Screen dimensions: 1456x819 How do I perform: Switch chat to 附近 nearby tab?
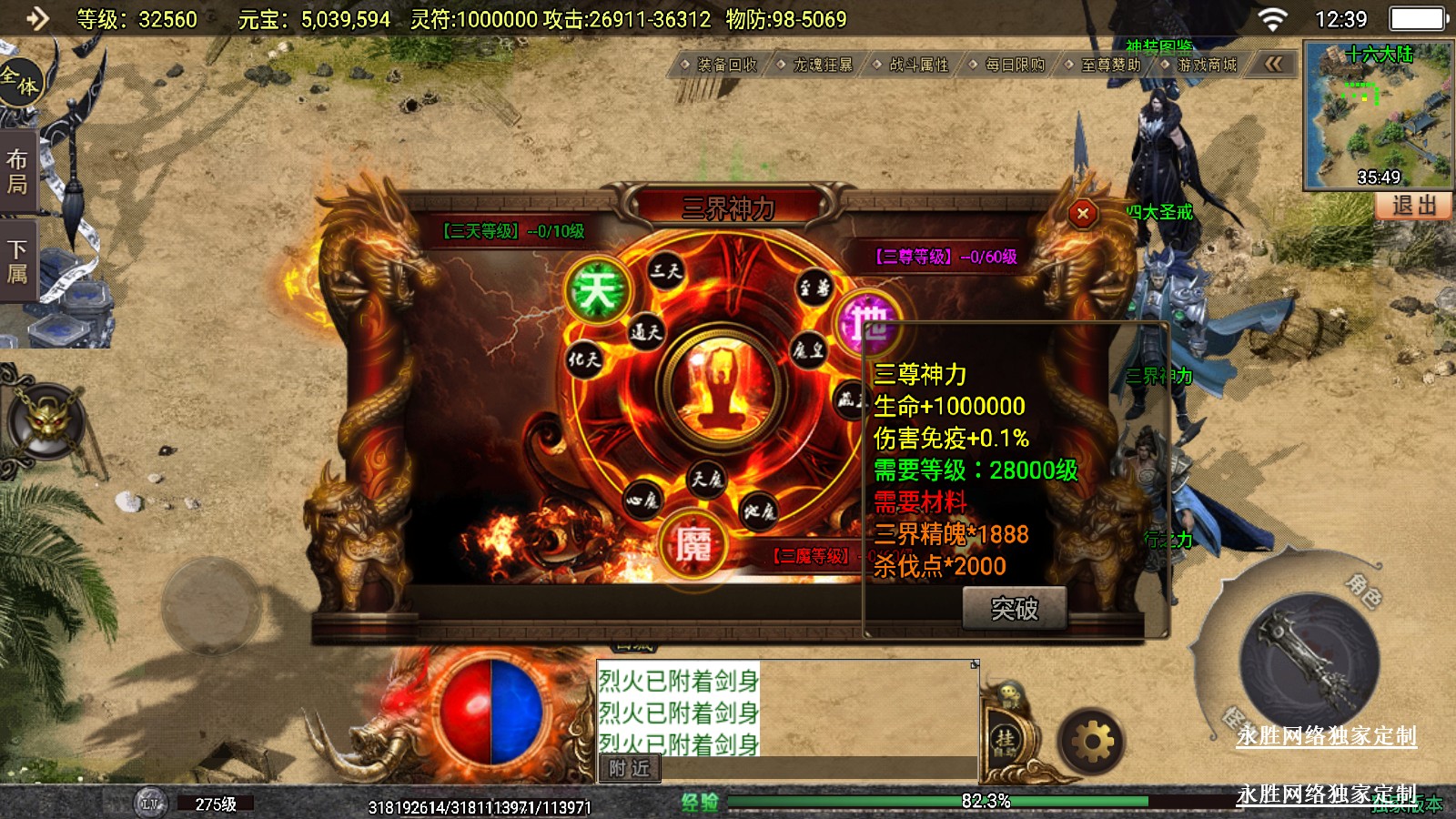629,769
